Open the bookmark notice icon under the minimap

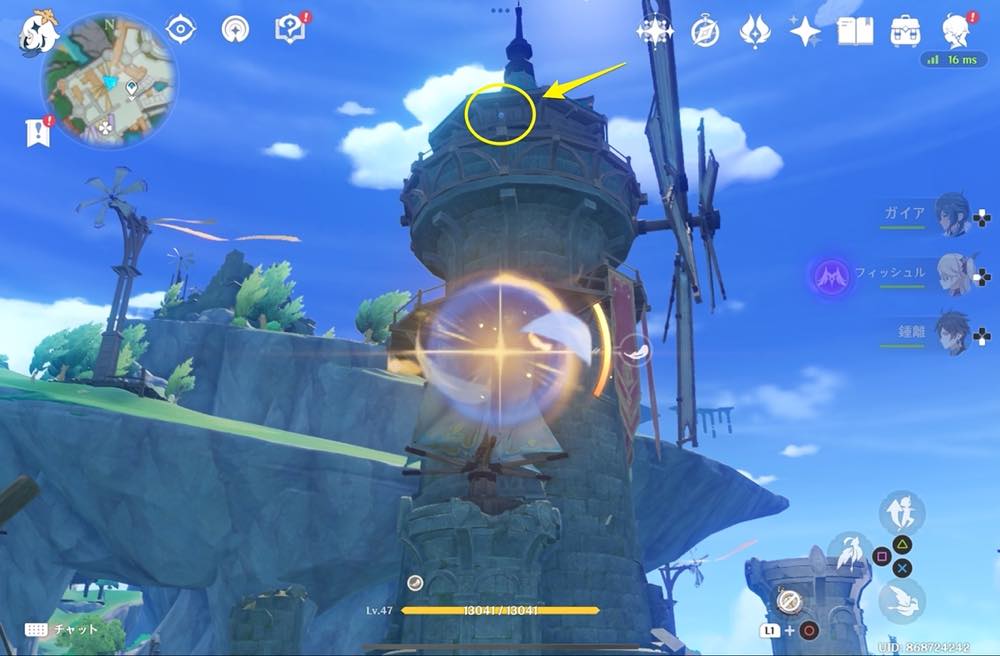35,131
